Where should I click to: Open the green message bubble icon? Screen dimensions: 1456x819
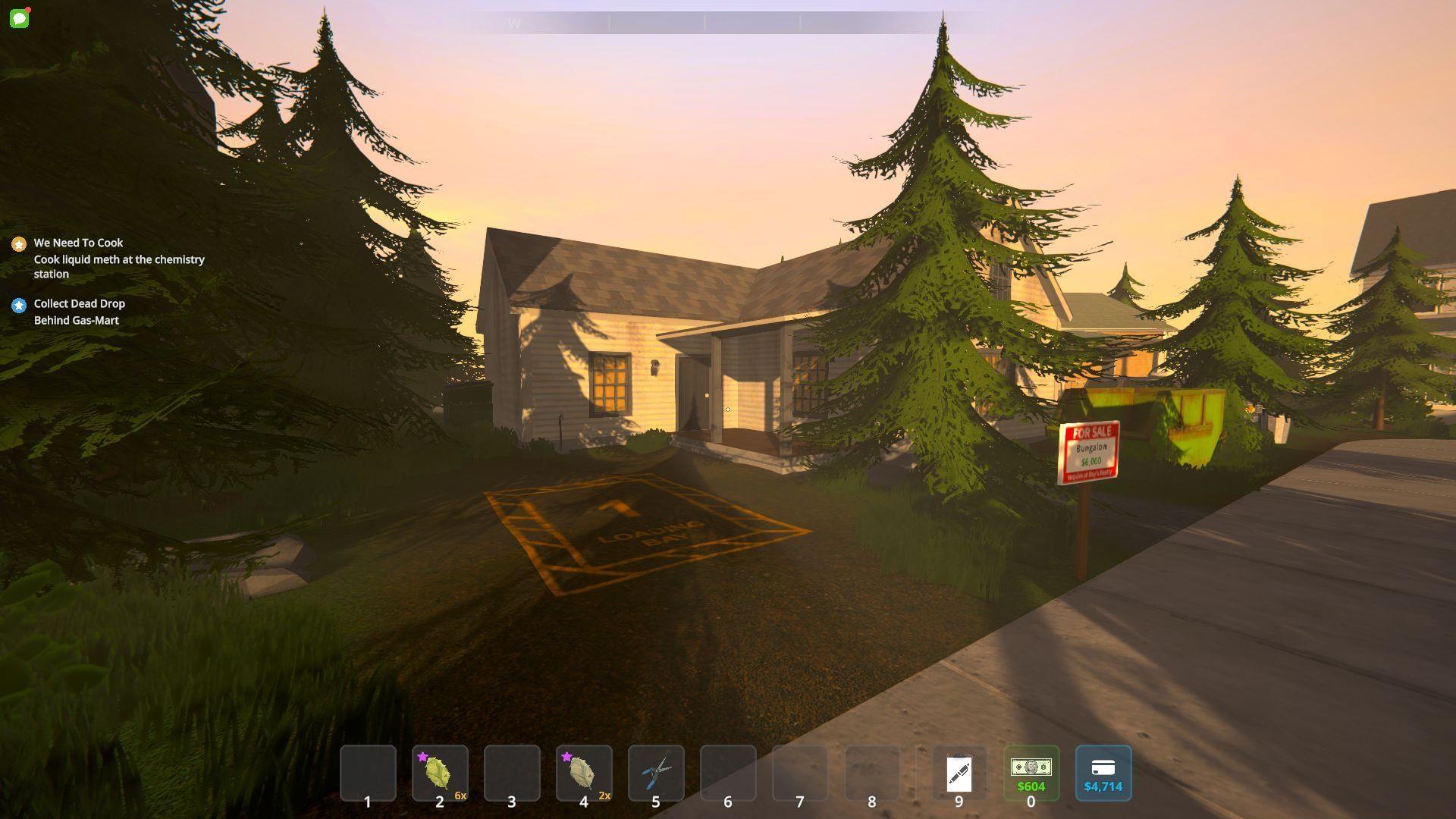click(20, 18)
